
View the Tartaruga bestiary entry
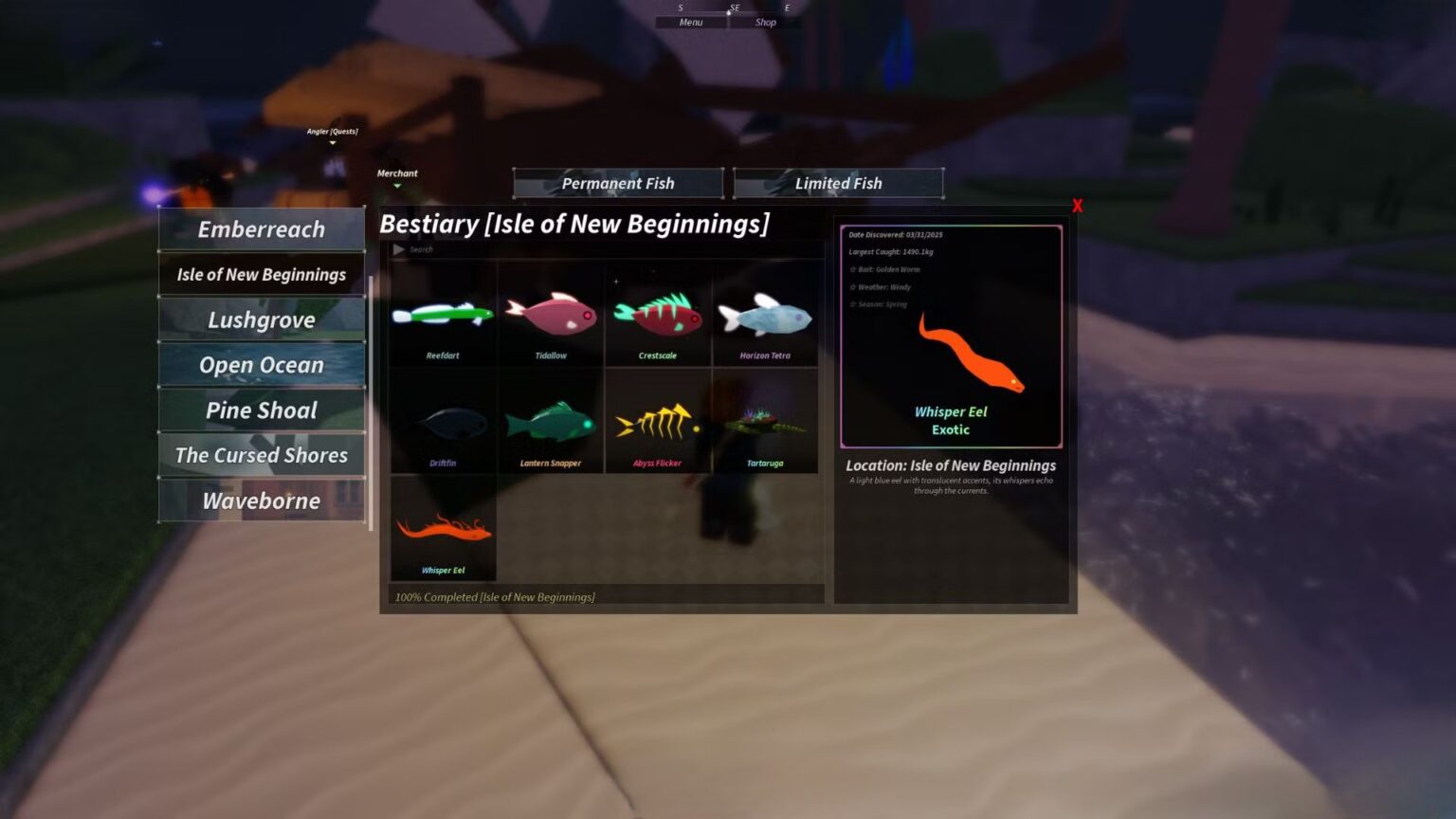pyautogui.click(x=765, y=422)
